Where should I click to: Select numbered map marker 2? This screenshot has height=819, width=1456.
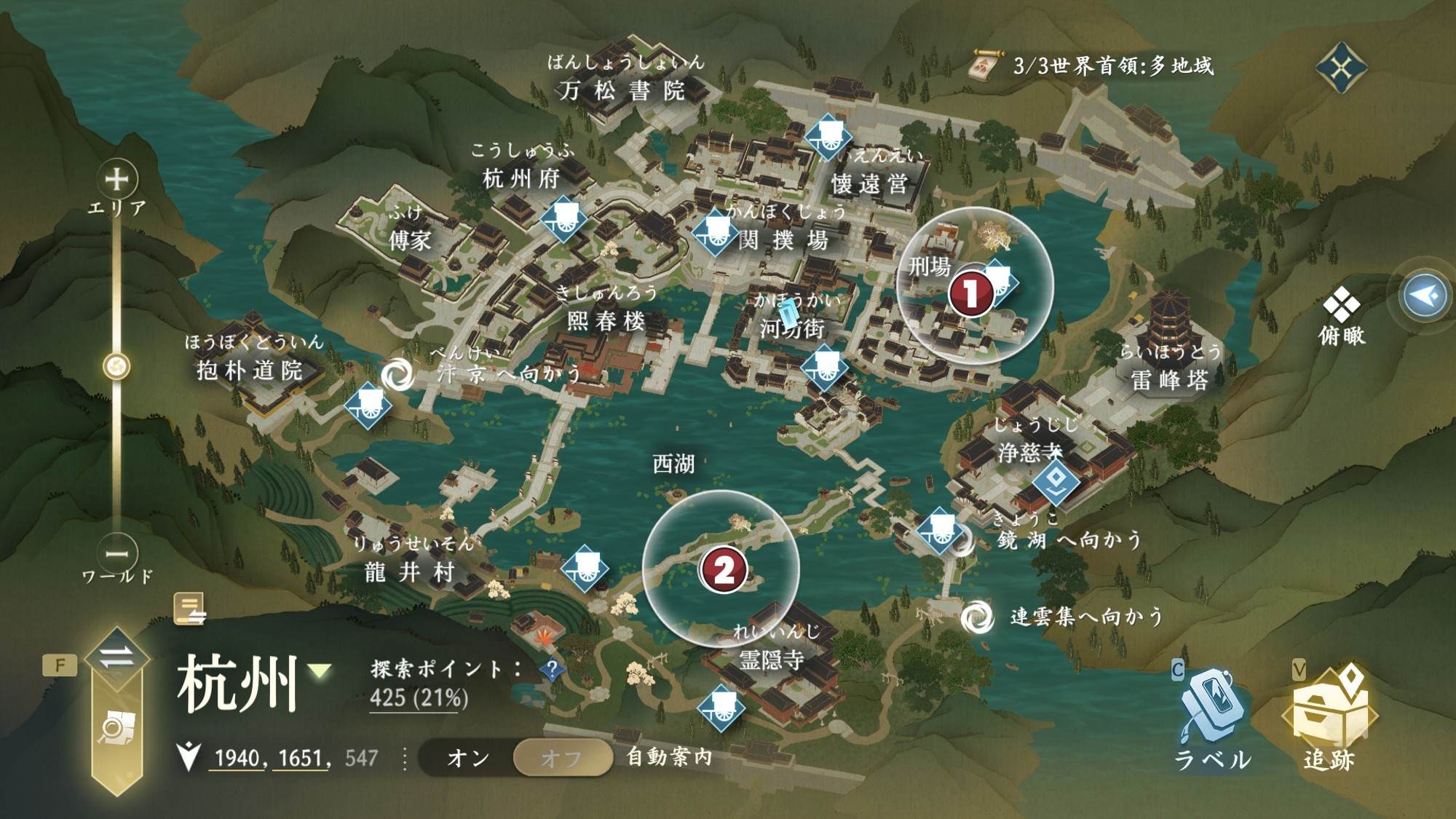click(x=723, y=570)
